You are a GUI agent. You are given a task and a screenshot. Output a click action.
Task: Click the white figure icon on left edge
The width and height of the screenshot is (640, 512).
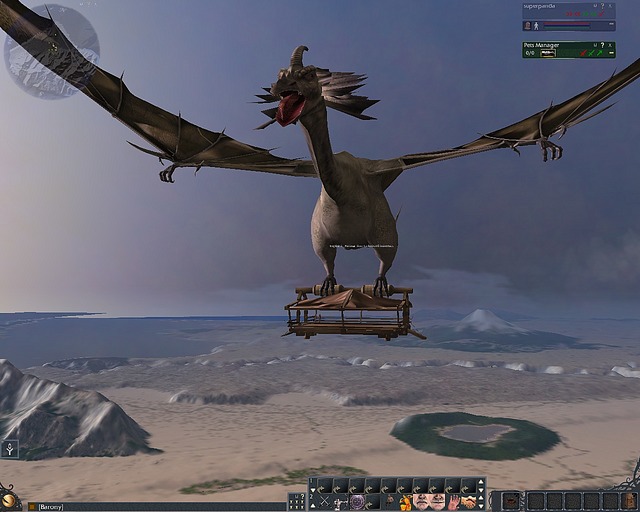10,449
